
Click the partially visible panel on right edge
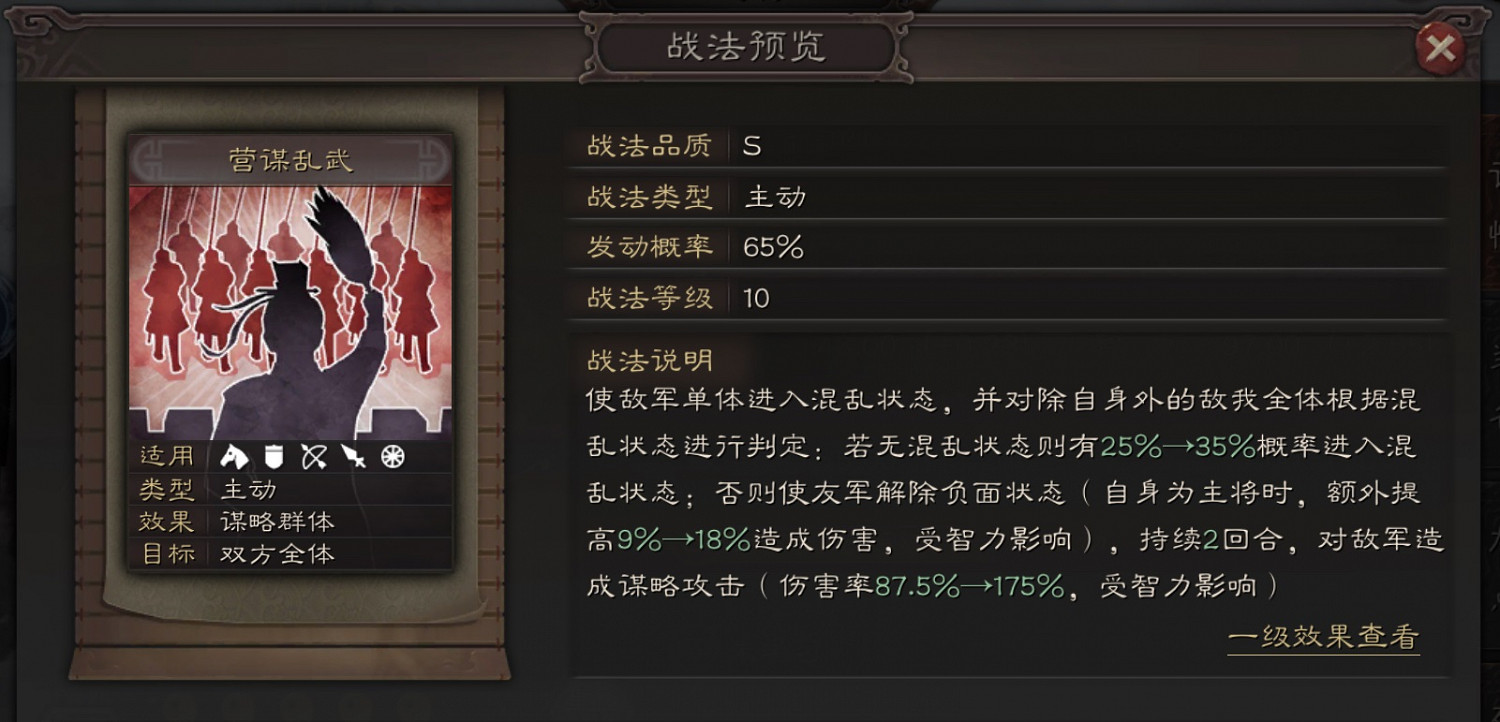pos(1490,300)
